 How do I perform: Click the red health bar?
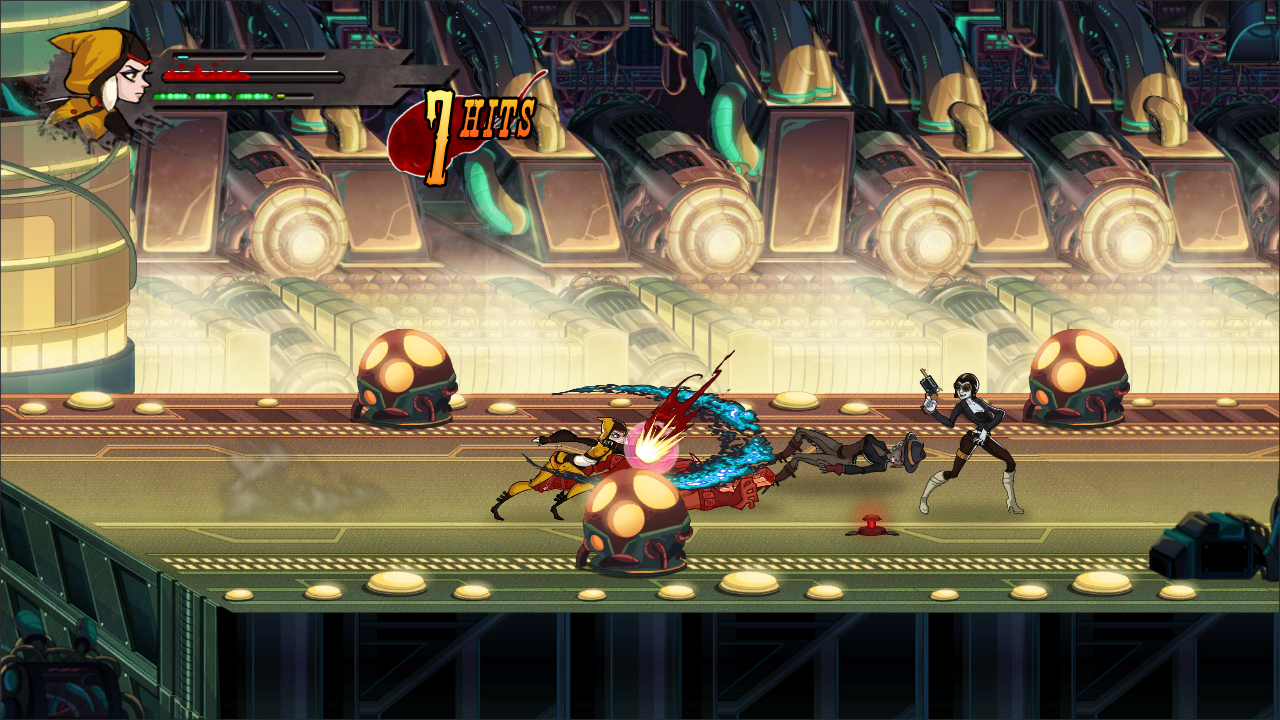coord(205,78)
